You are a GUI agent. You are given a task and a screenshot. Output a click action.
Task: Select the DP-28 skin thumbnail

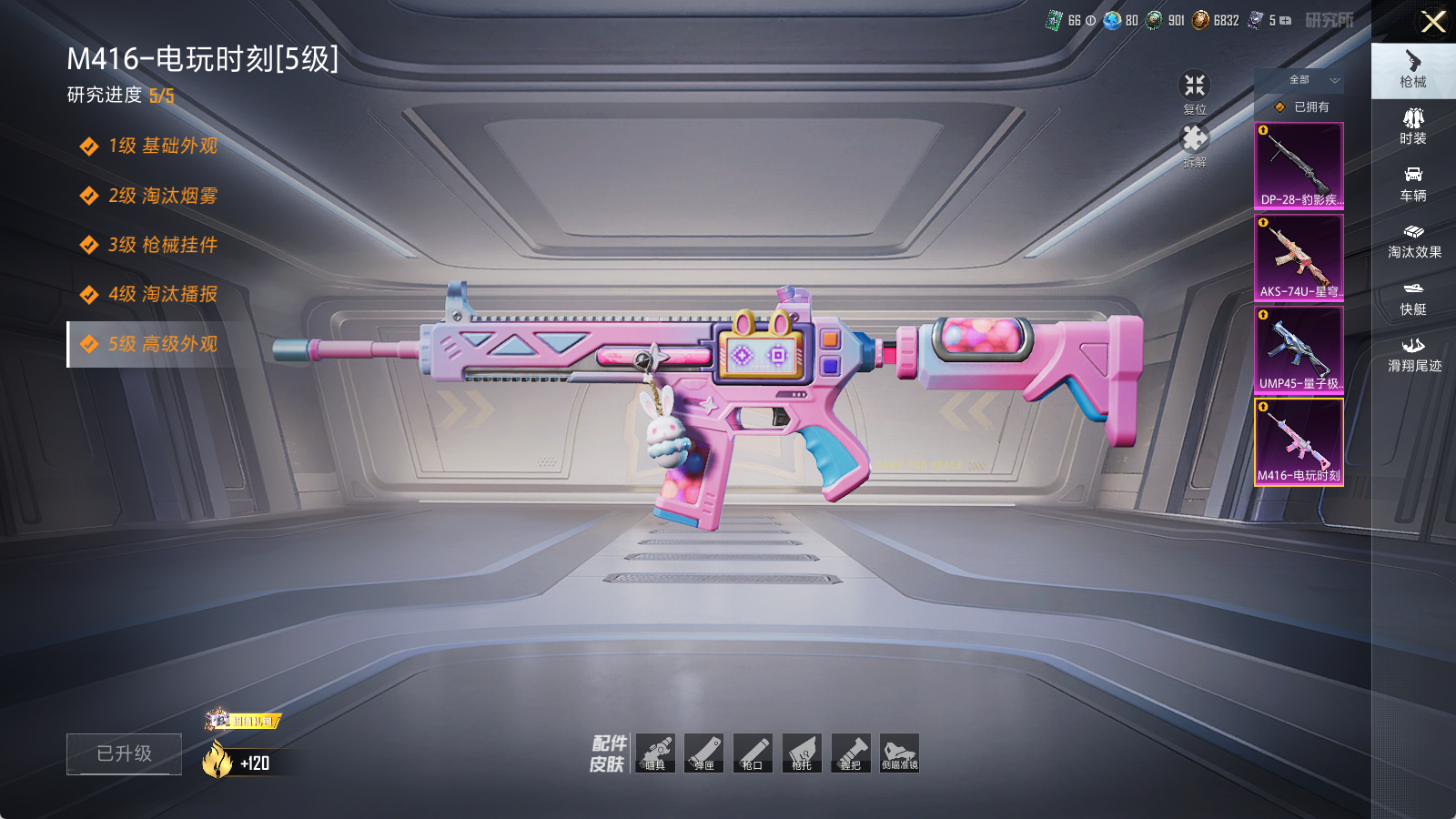point(1299,166)
